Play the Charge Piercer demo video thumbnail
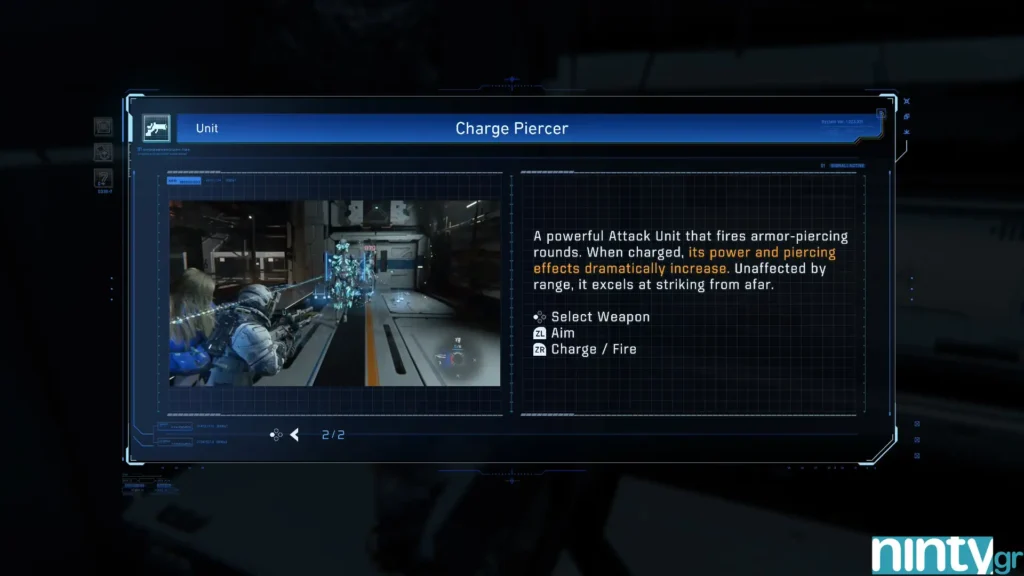1024x576 pixels. (x=334, y=293)
